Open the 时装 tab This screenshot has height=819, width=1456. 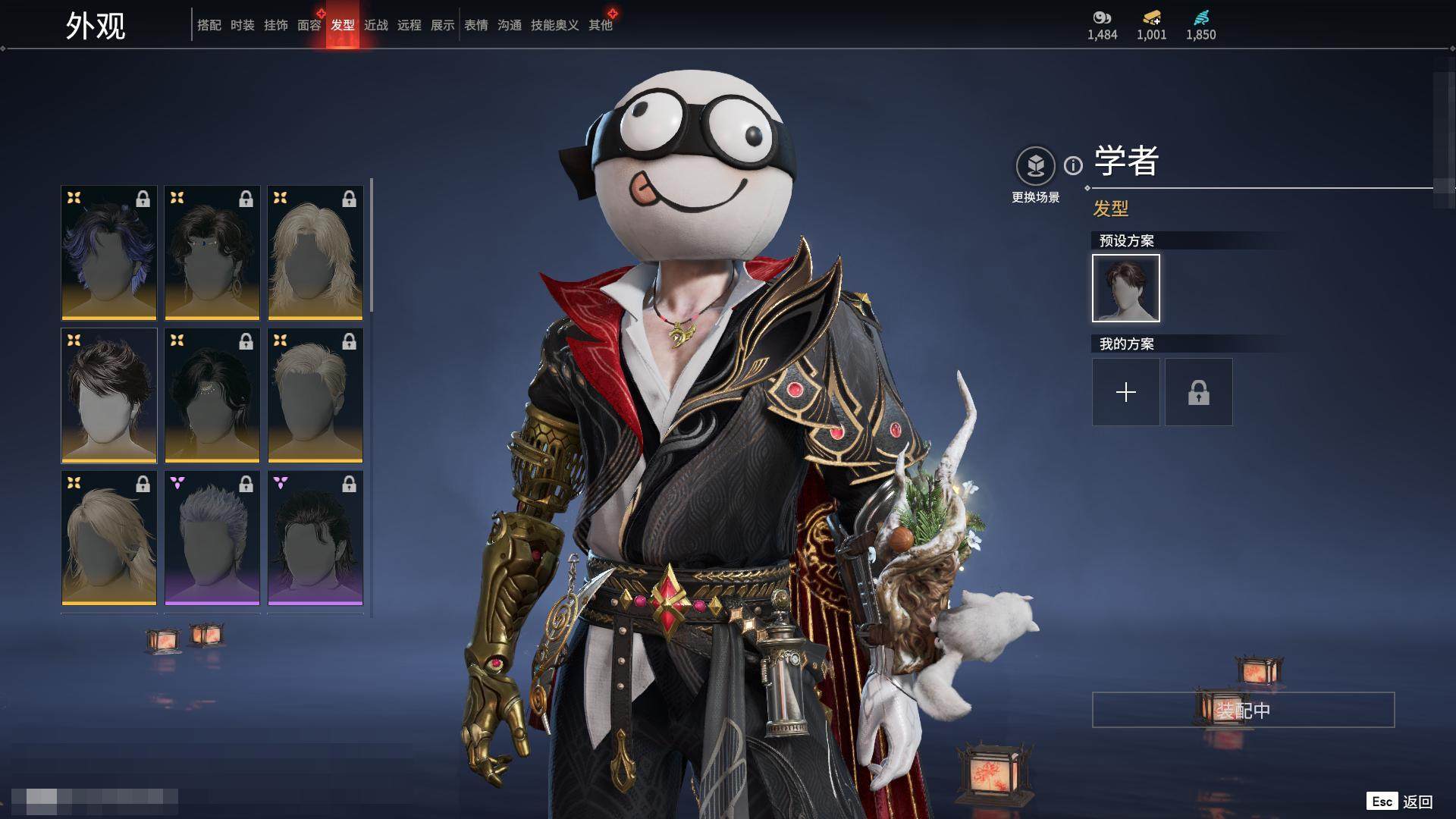pos(242,25)
